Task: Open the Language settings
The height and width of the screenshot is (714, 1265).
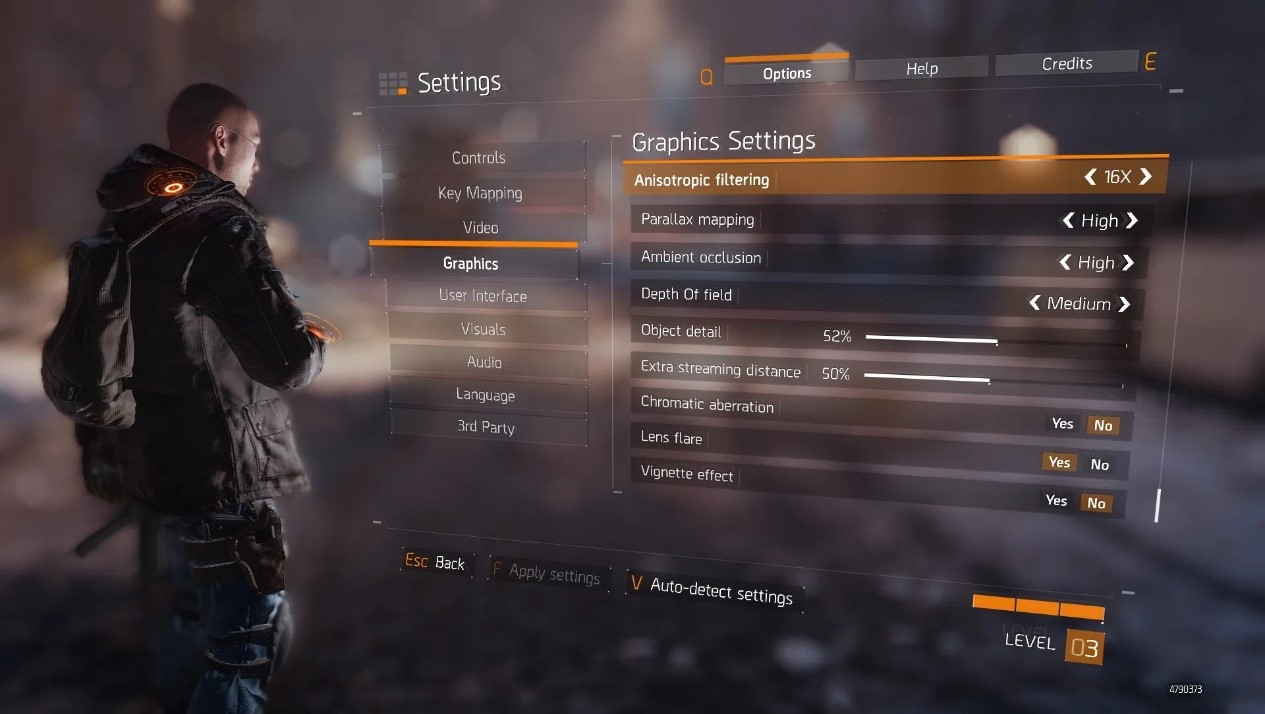Action: point(485,395)
